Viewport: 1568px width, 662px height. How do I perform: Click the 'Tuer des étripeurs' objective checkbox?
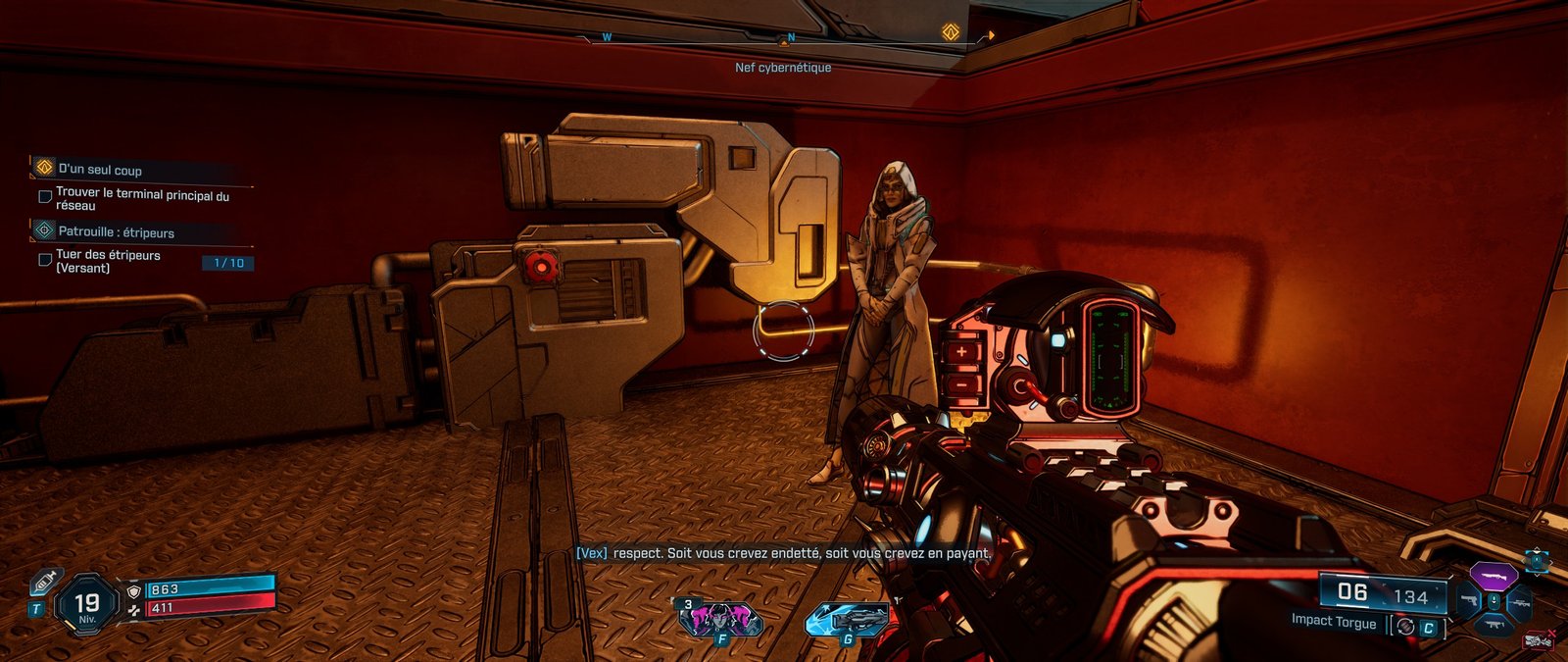click(x=45, y=260)
